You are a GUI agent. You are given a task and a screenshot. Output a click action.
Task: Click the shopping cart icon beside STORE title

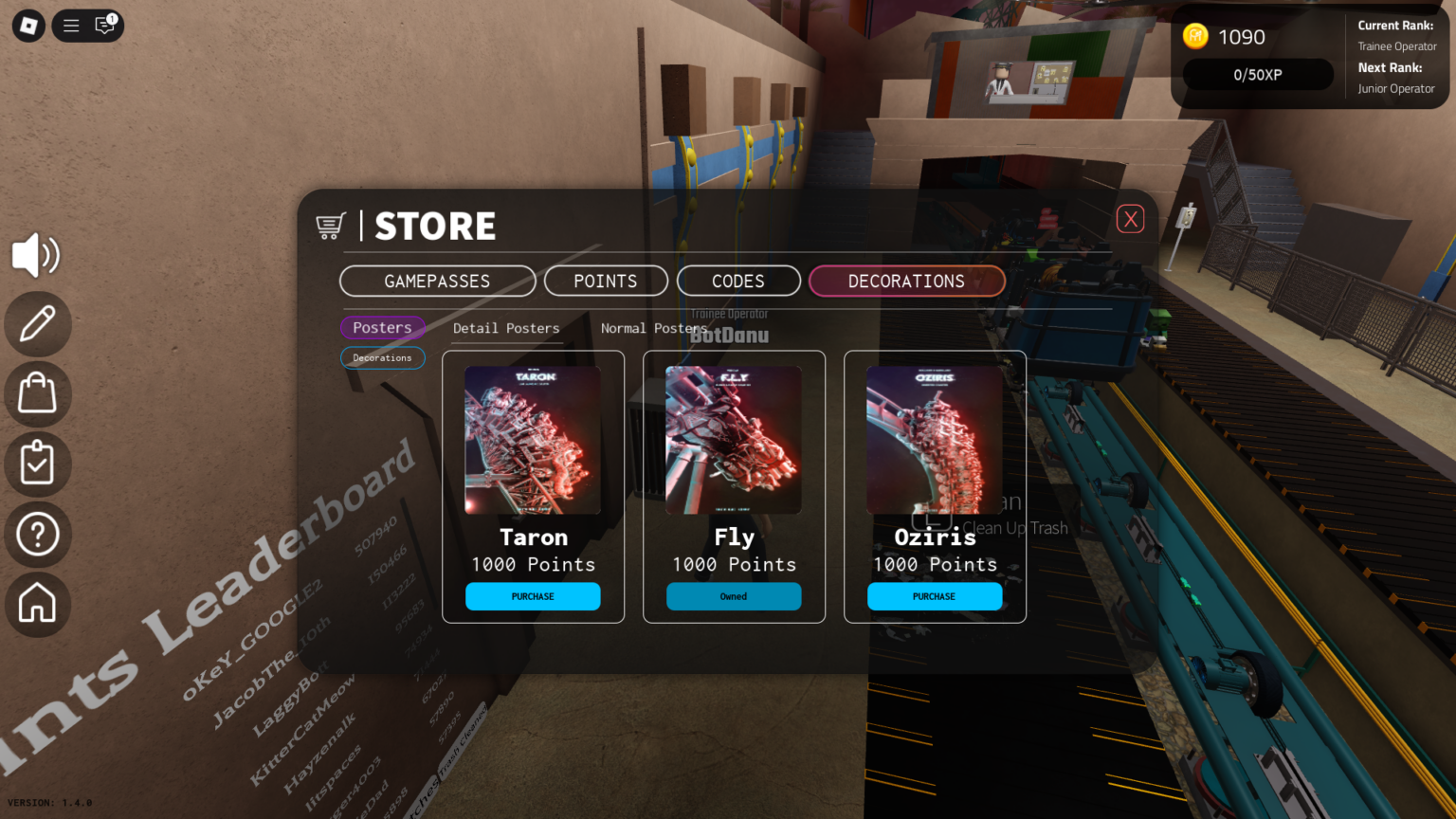(x=330, y=226)
